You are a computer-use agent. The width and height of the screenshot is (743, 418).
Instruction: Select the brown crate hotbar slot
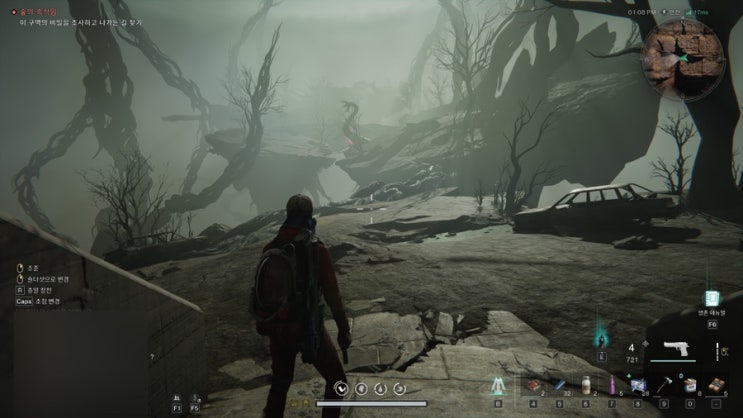click(x=714, y=385)
